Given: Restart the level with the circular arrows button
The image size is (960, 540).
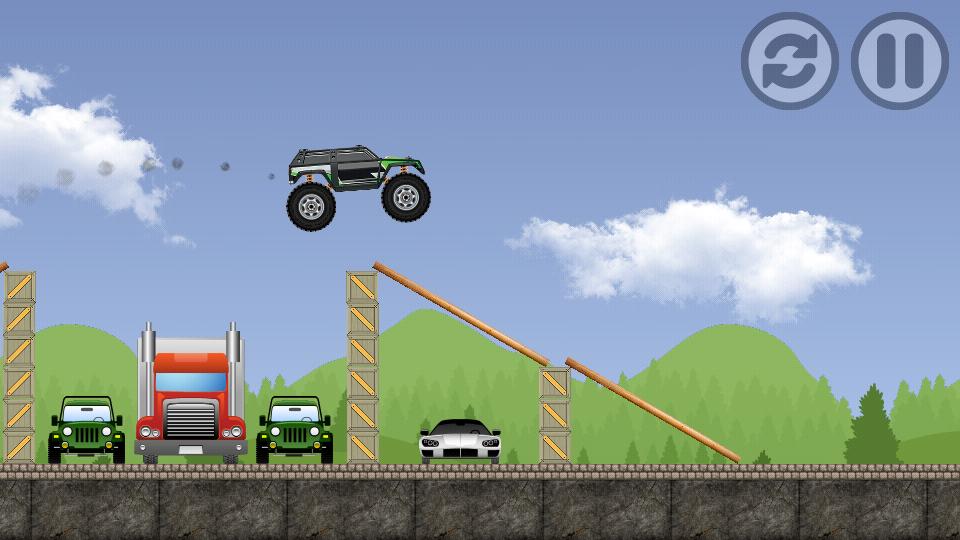Looking at the screenshot, I should tap(789, 60).
